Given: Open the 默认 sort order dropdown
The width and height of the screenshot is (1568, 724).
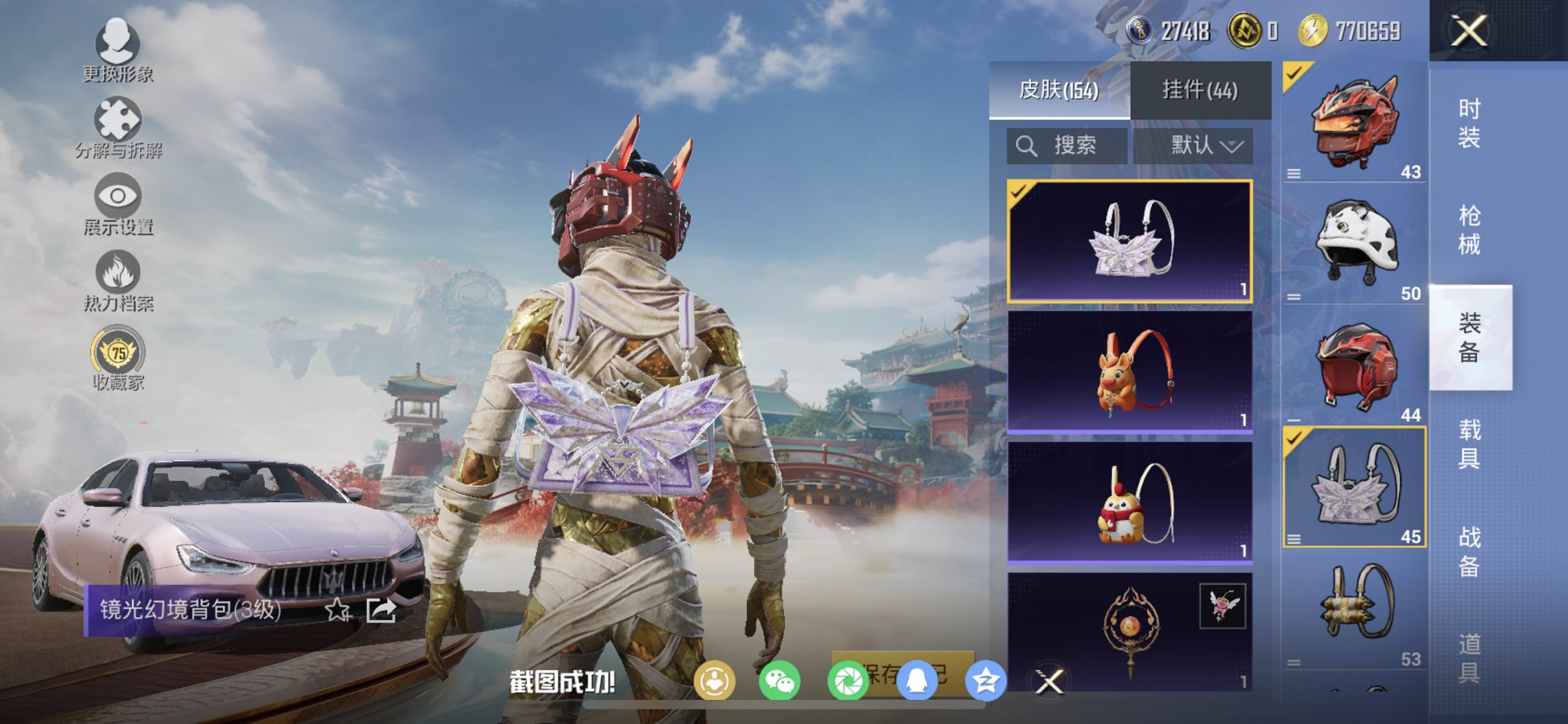Looking at the screenshot, I should point(1206,144).
